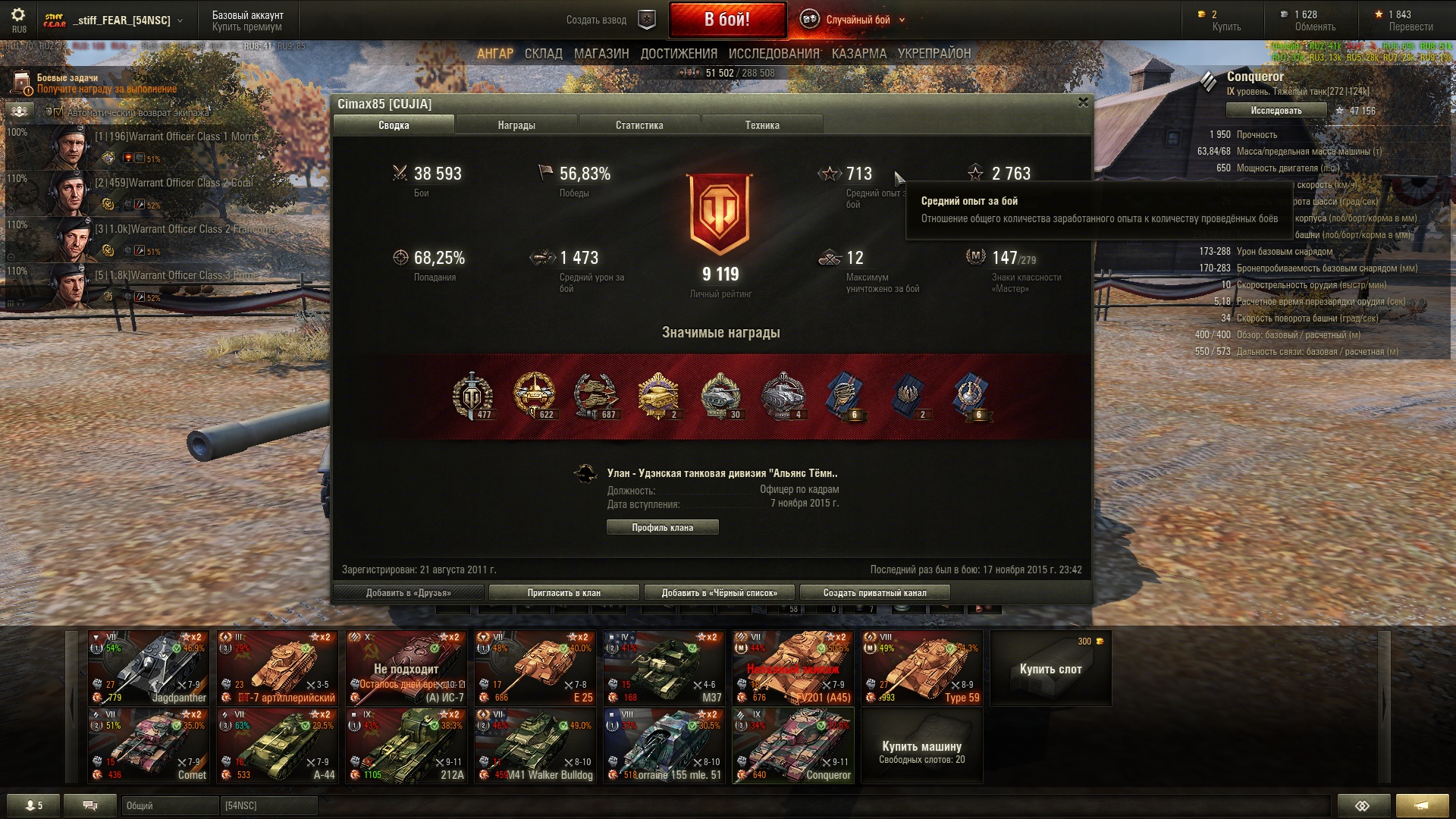Open the settings gear icon
Viewport: 1456px width, 819px height.
pos(18,15)
